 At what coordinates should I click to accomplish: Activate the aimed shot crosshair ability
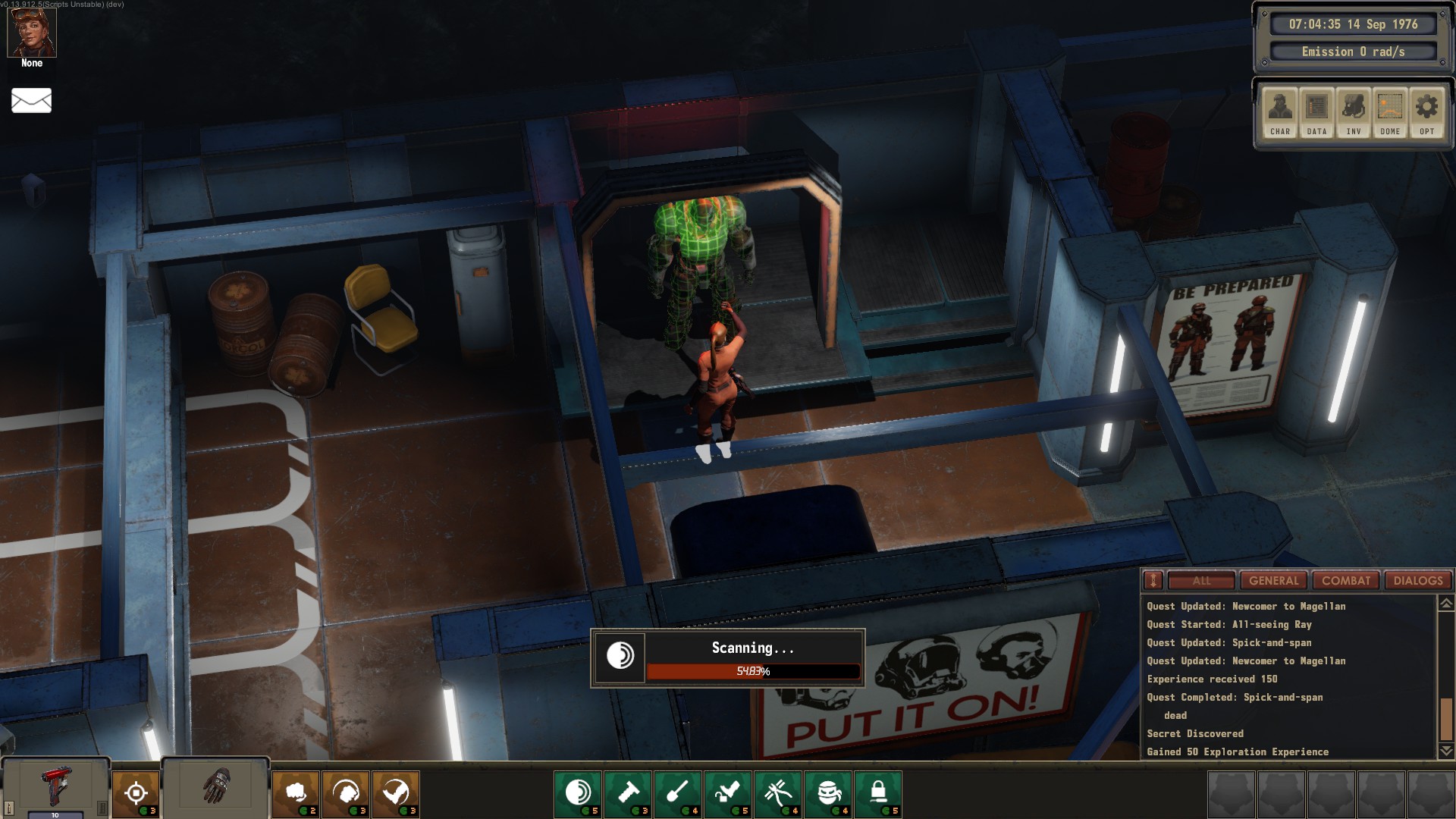click(x=136, y=793)
